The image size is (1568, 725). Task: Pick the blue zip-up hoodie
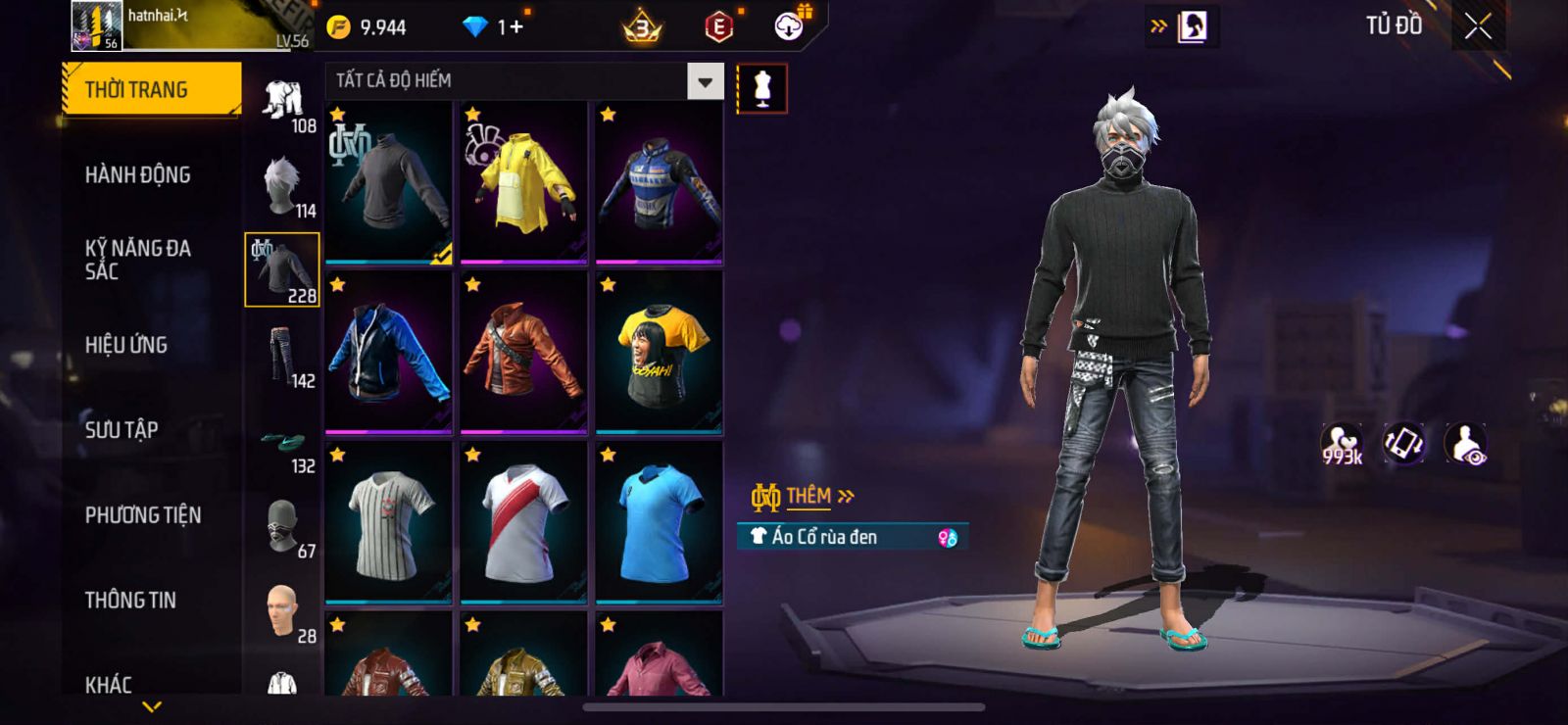tap(388, 353)
